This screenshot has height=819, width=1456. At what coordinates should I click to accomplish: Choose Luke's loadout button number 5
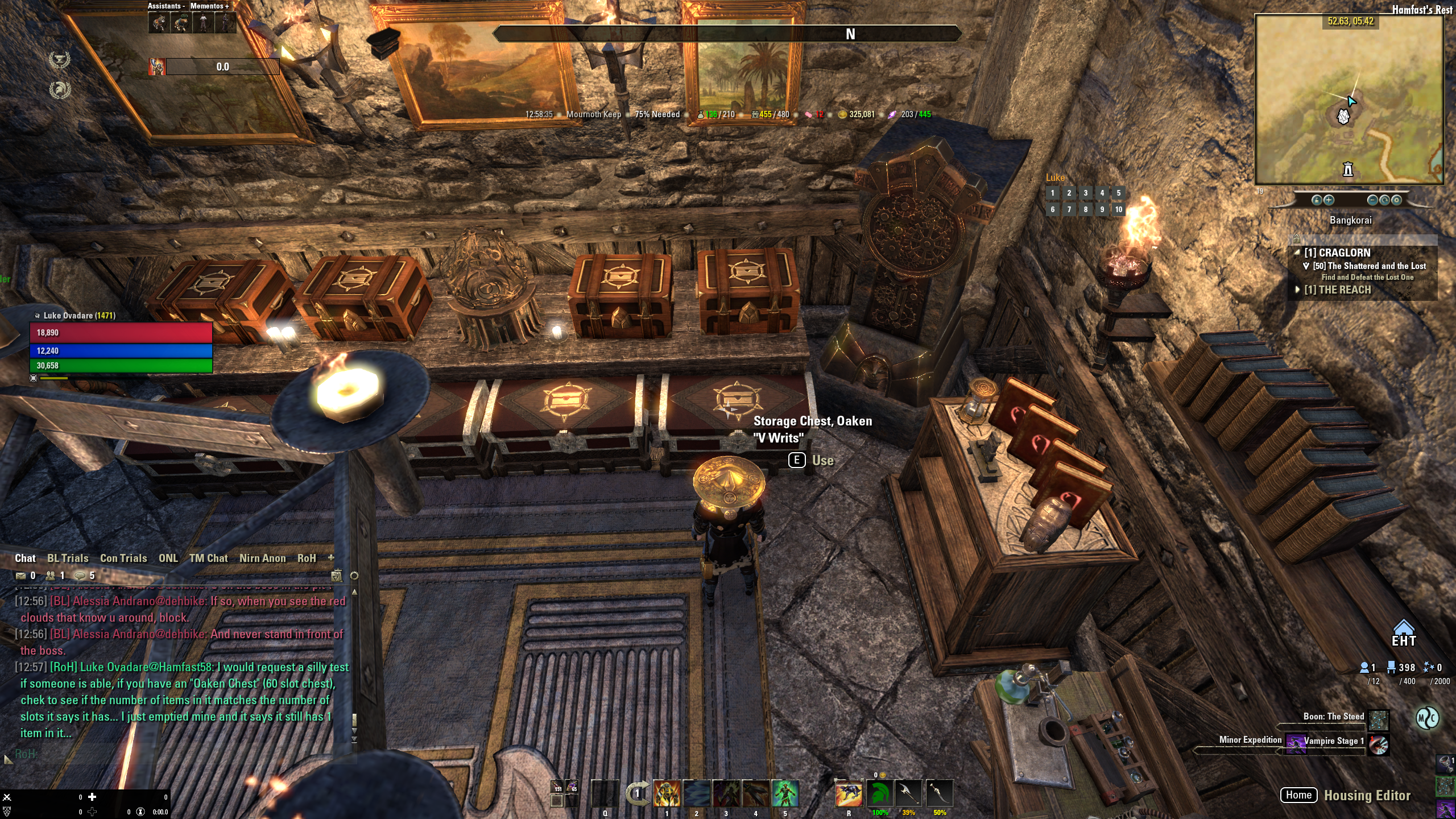tap(1118, 193)
